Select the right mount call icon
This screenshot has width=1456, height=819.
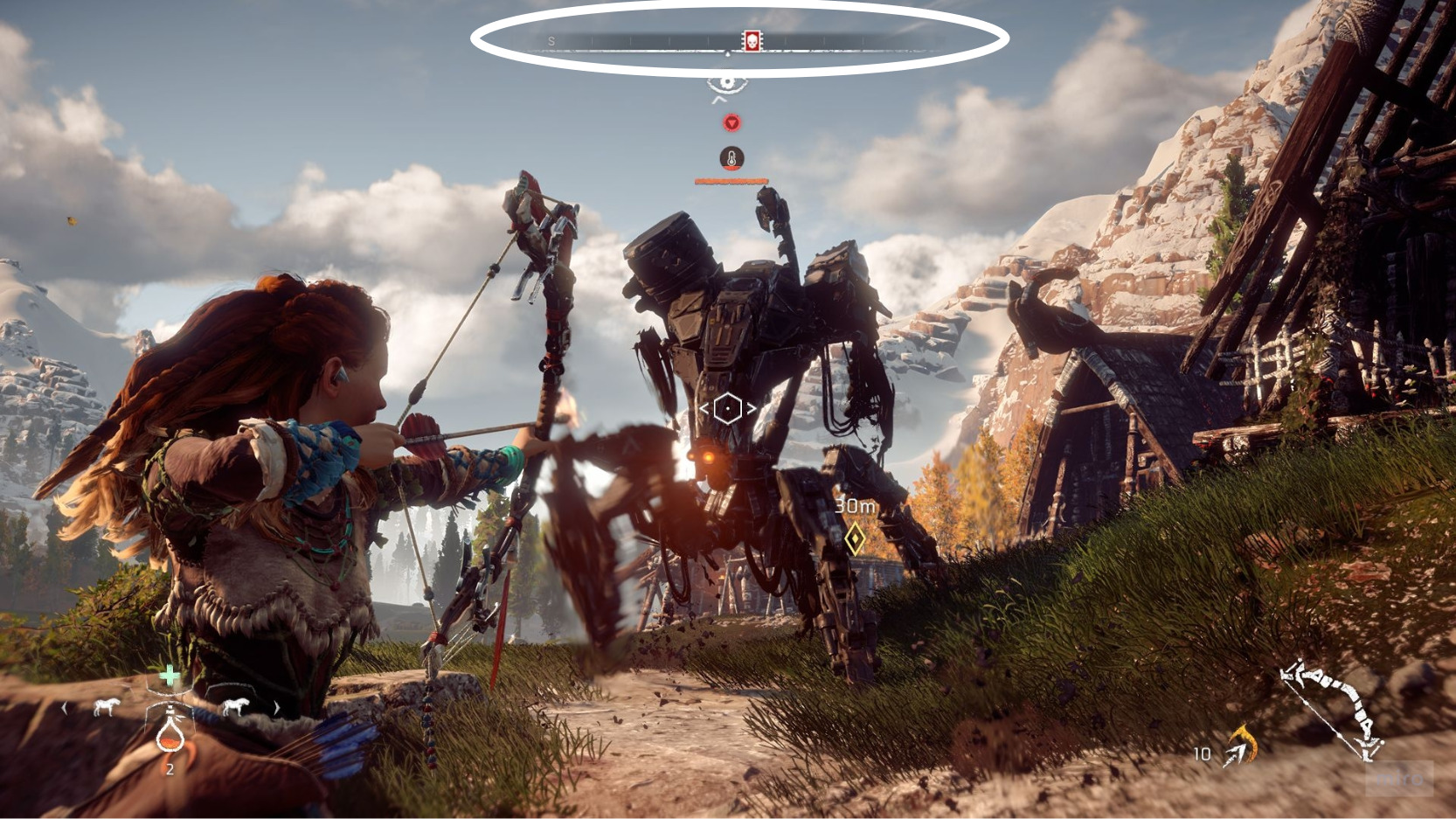(233, 707)
